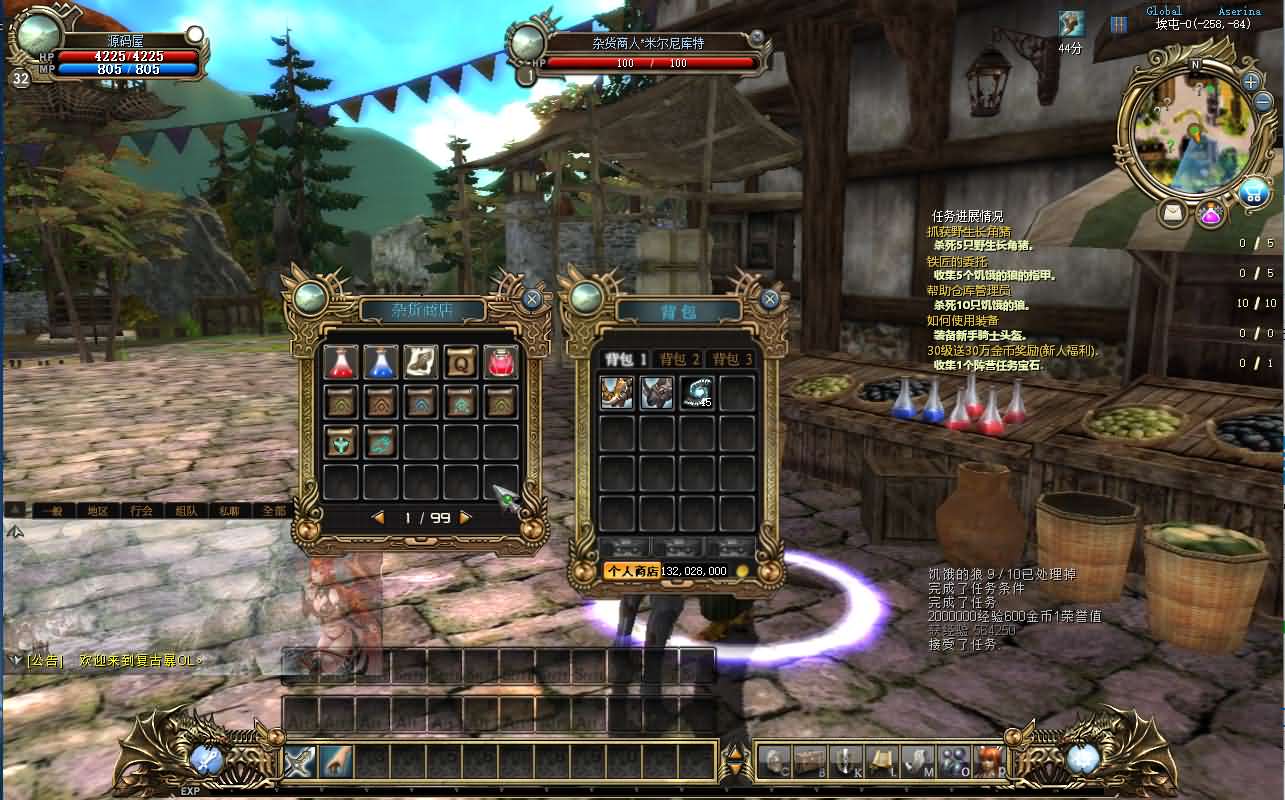Close the backpack (背包) window
This screenshot has height=800, width=1285.
tap(769, 298)
